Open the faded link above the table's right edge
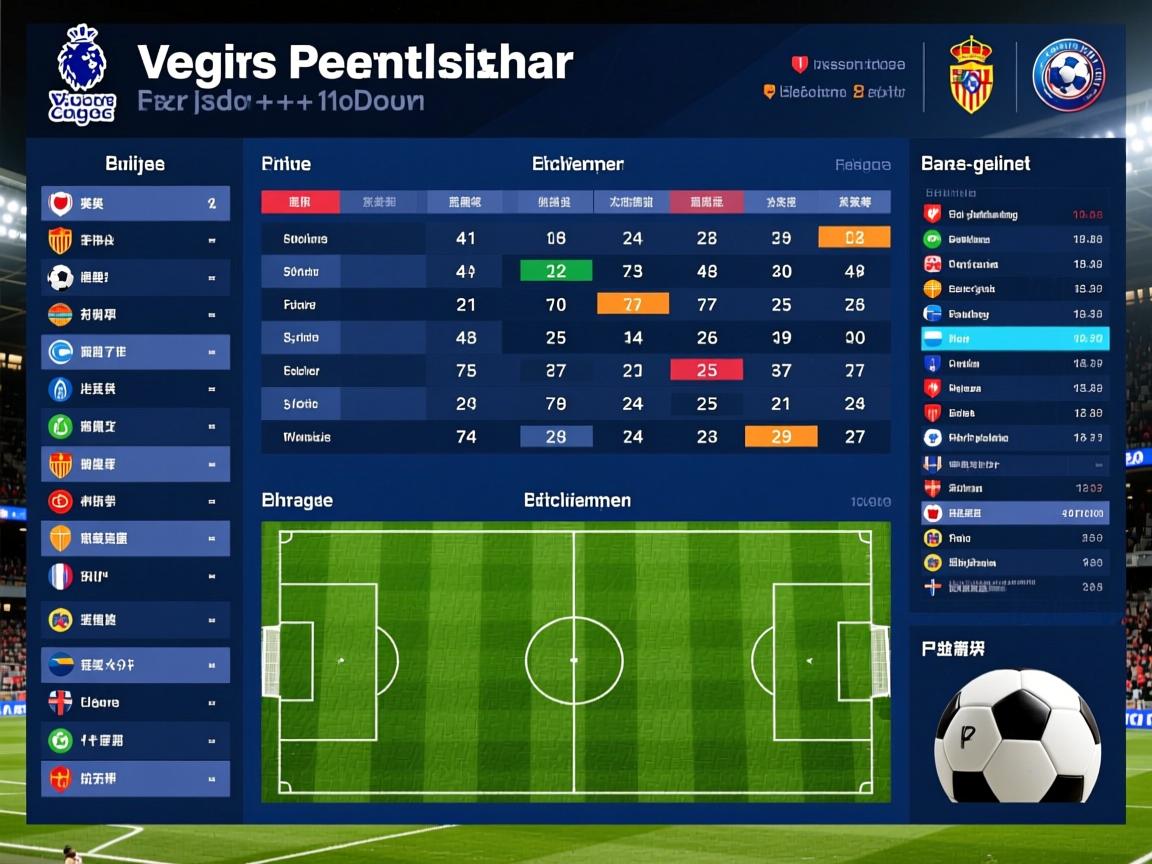 click(x=862, y=165)
